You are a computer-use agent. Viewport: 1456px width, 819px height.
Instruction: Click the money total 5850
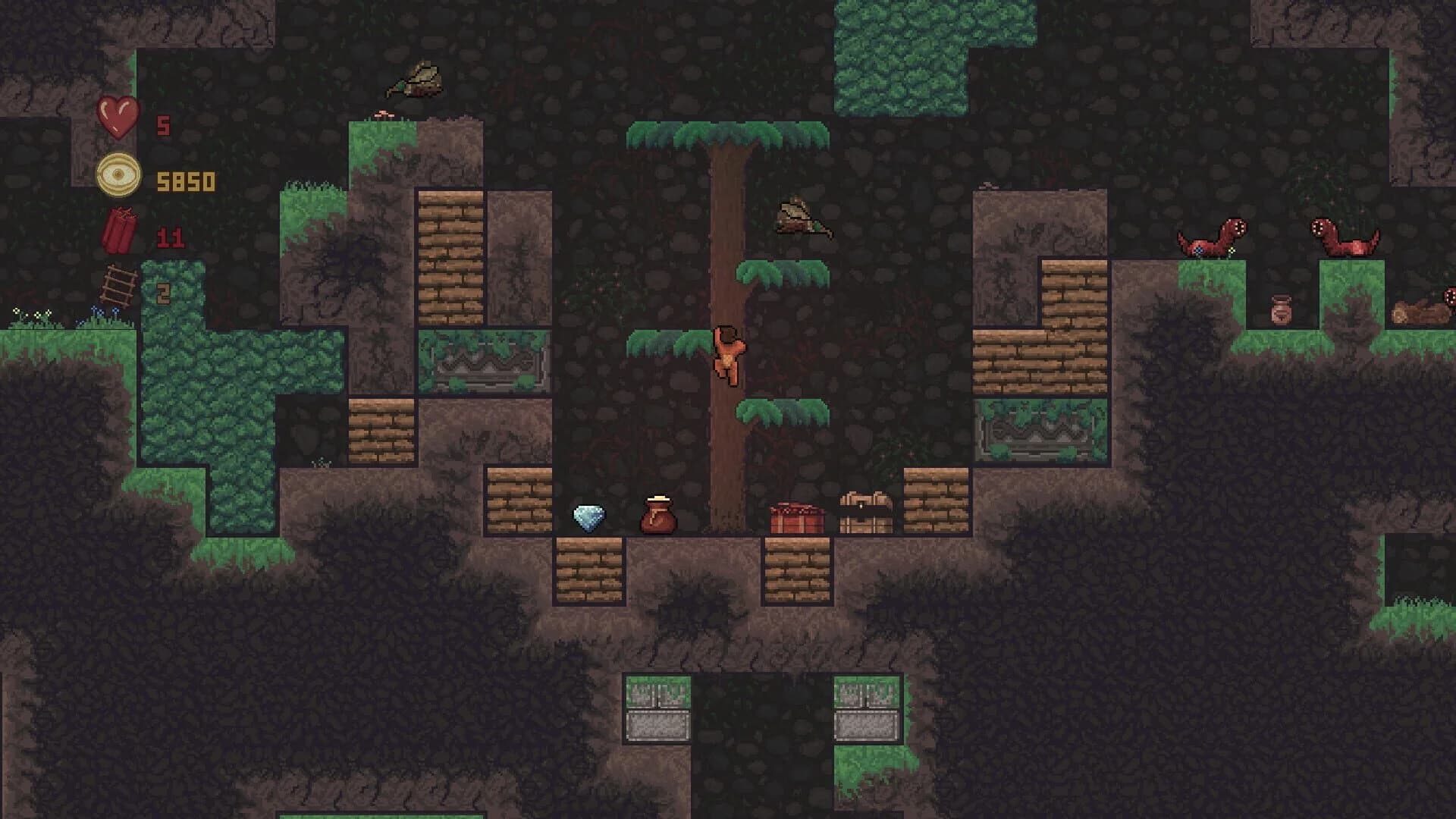[x=186, y=180]
